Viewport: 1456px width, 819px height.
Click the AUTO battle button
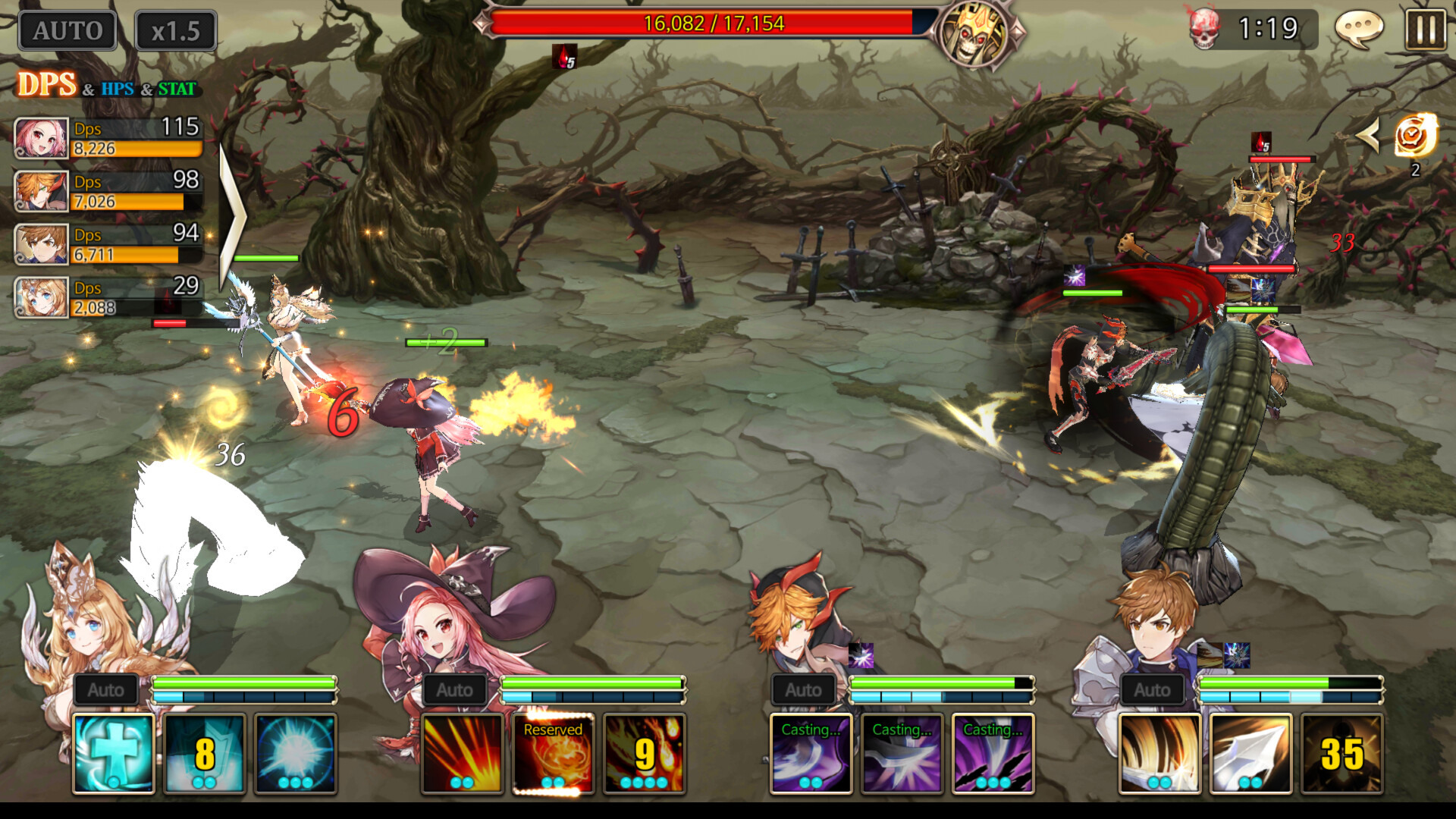66,30
